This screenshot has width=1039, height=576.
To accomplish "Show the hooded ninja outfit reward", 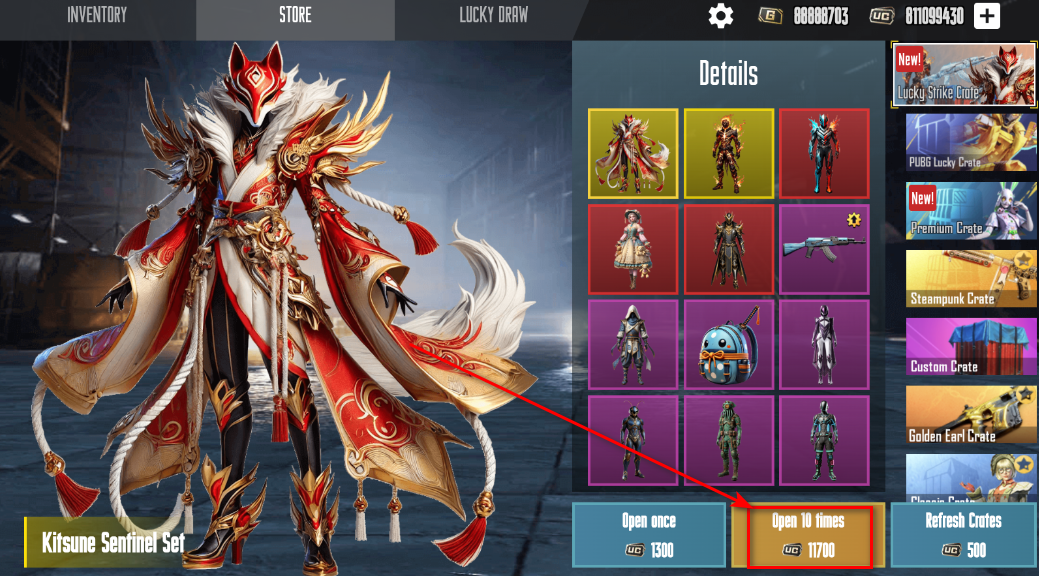I will (x=633, y=345).
